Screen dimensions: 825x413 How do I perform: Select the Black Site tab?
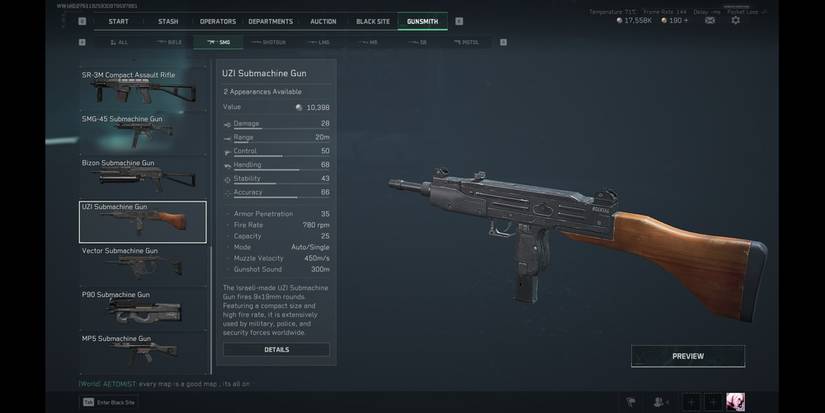pyautogui.click(x=373, y=21)
